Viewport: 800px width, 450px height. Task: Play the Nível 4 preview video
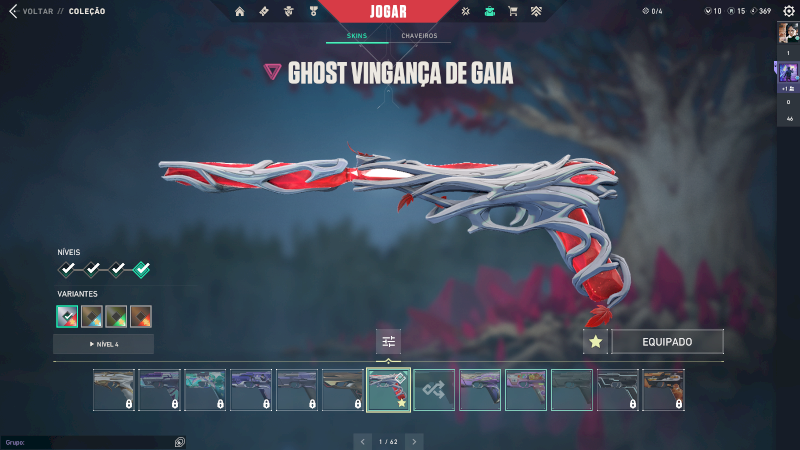103,344
